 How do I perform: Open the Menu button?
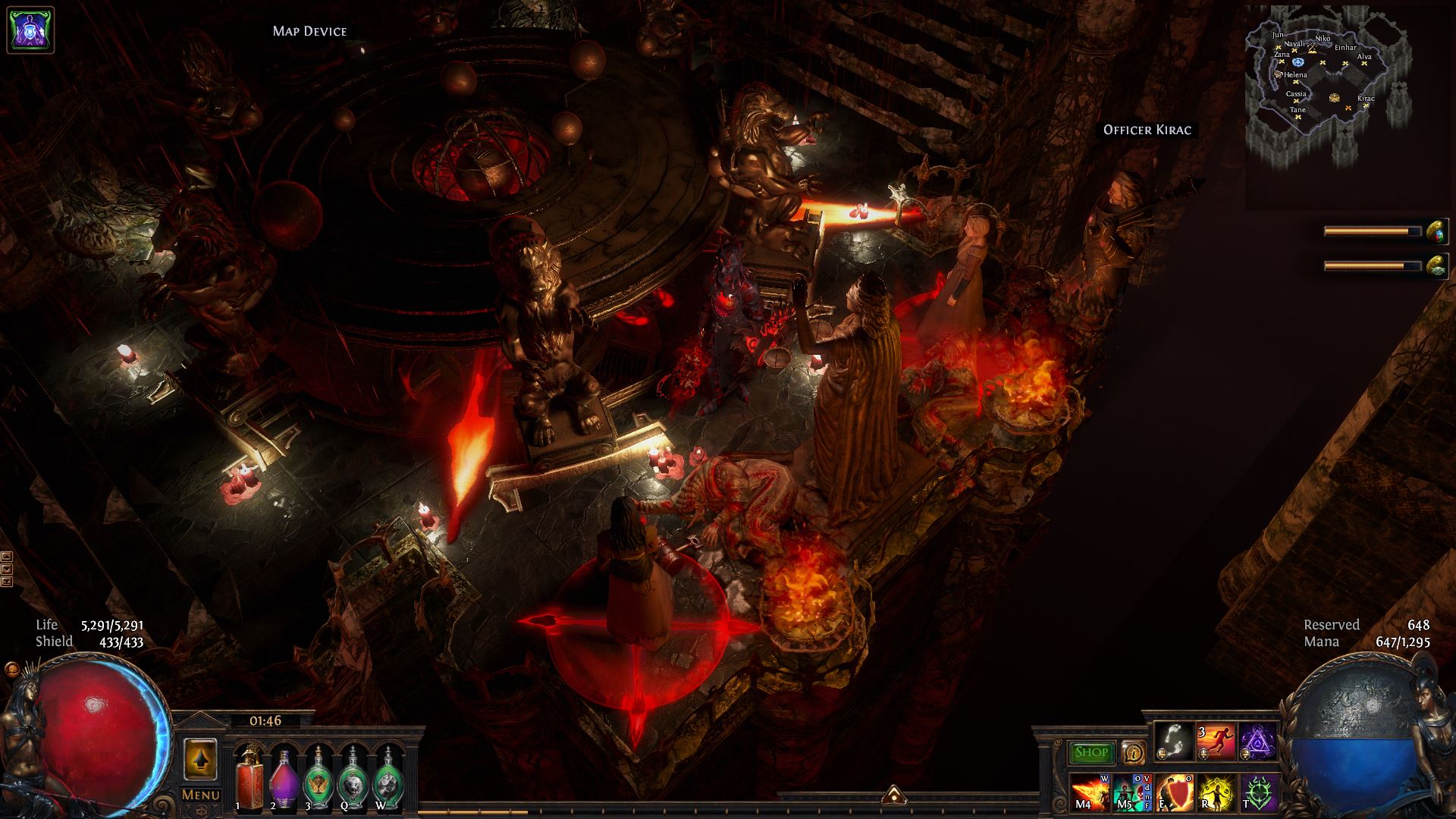(201, 795)
